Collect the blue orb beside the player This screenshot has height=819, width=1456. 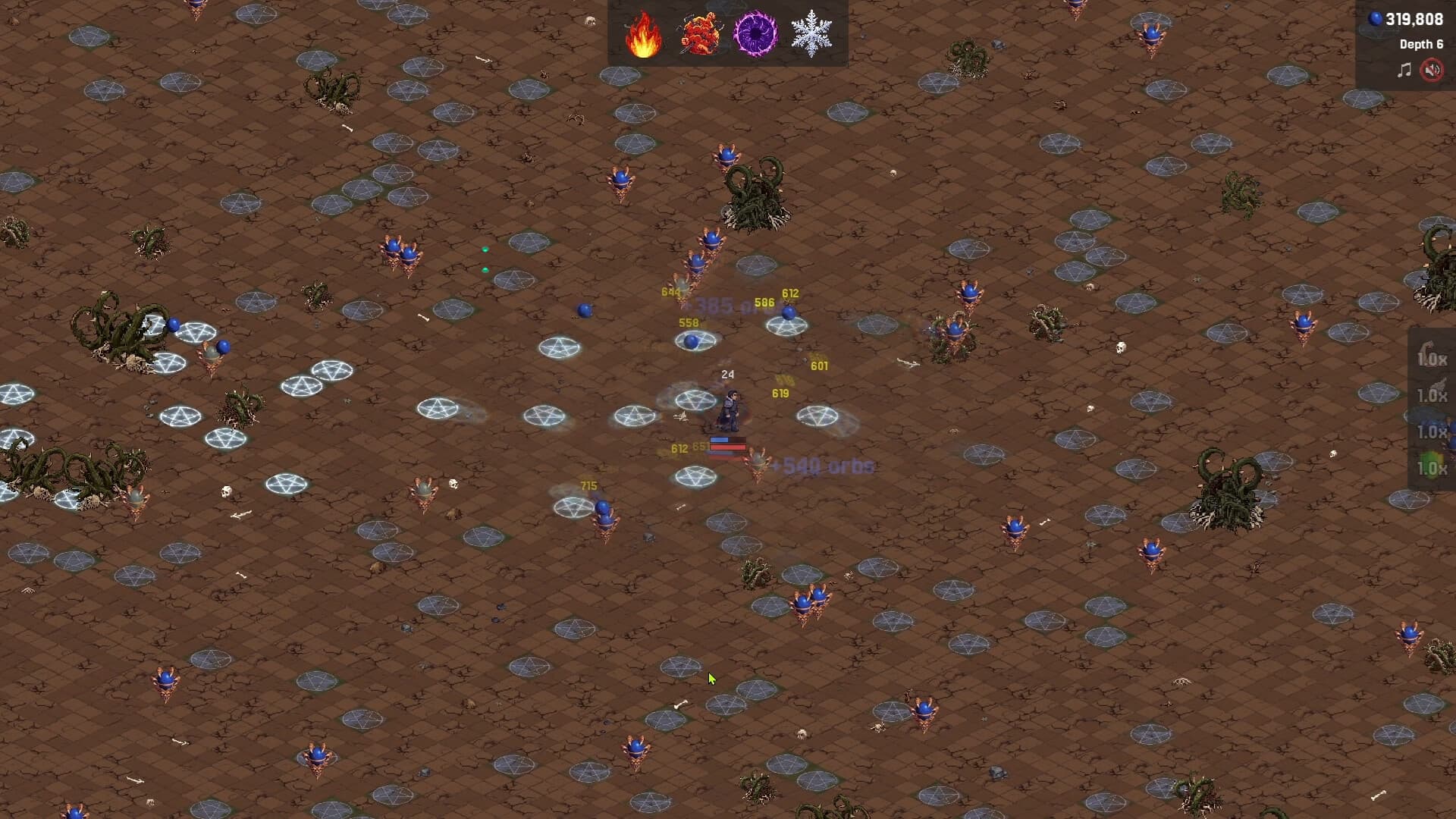tap(691, 341)
